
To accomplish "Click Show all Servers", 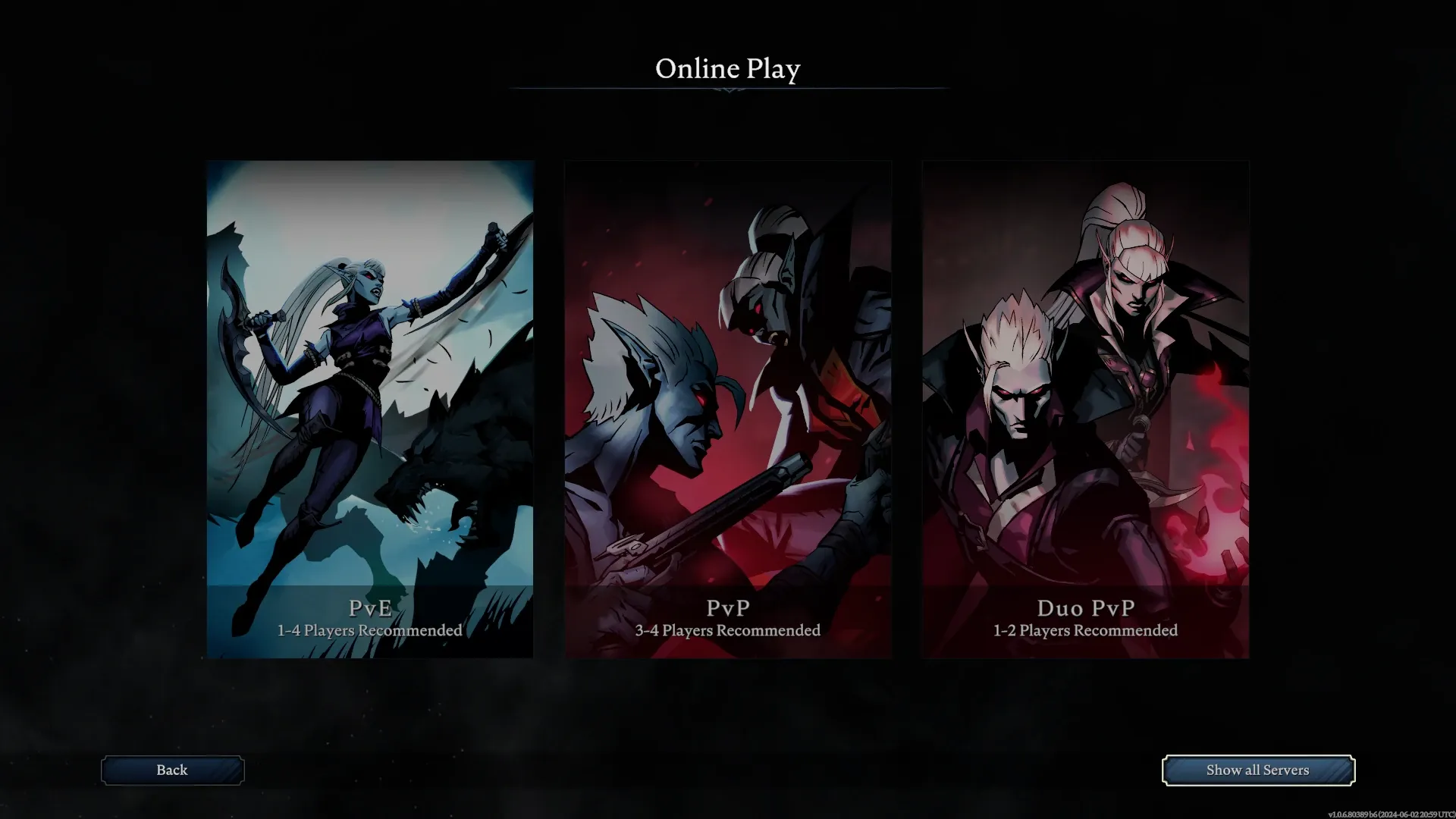I will (1257, 770).
